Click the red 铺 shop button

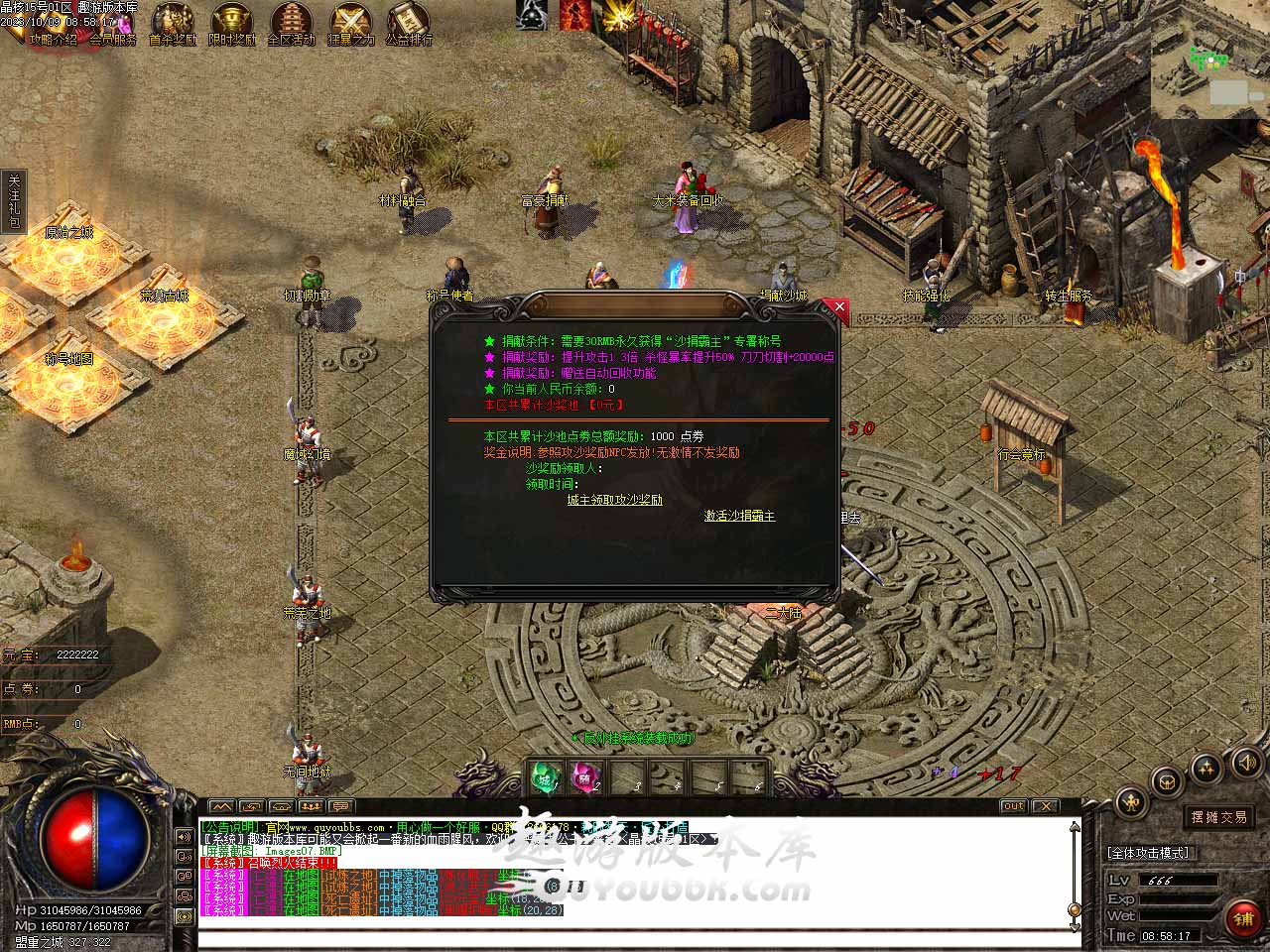(1243, 919)
